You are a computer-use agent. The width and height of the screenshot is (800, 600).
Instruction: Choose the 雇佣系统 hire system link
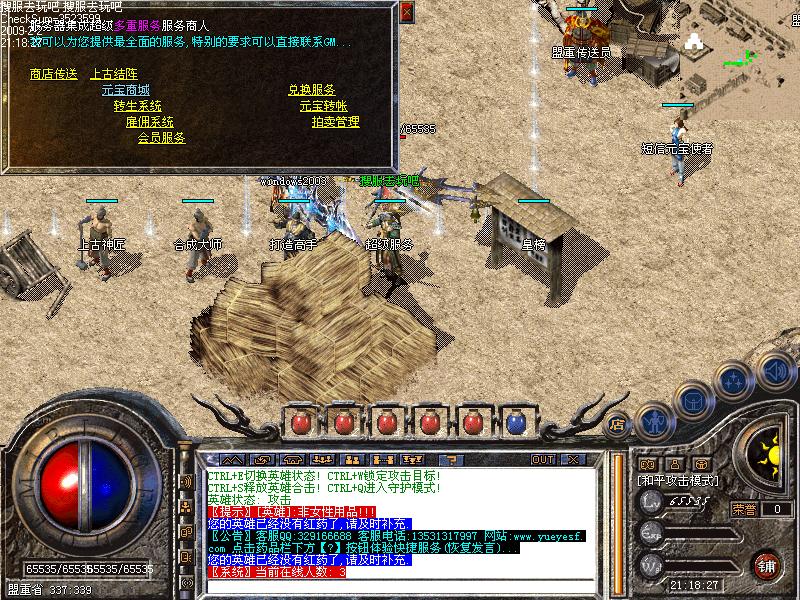[149, 122]
